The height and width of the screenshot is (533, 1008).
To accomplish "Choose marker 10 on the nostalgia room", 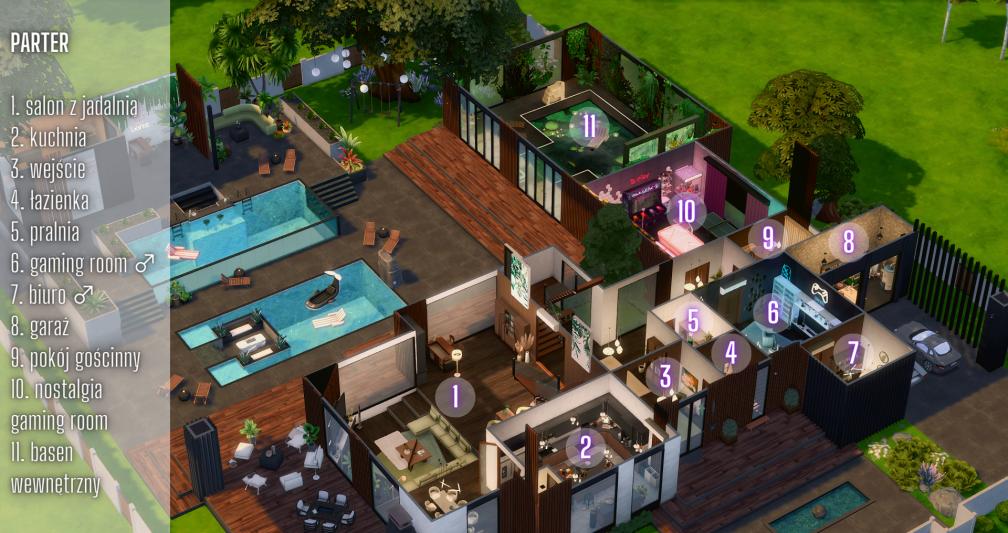I will tap(685, 211).
